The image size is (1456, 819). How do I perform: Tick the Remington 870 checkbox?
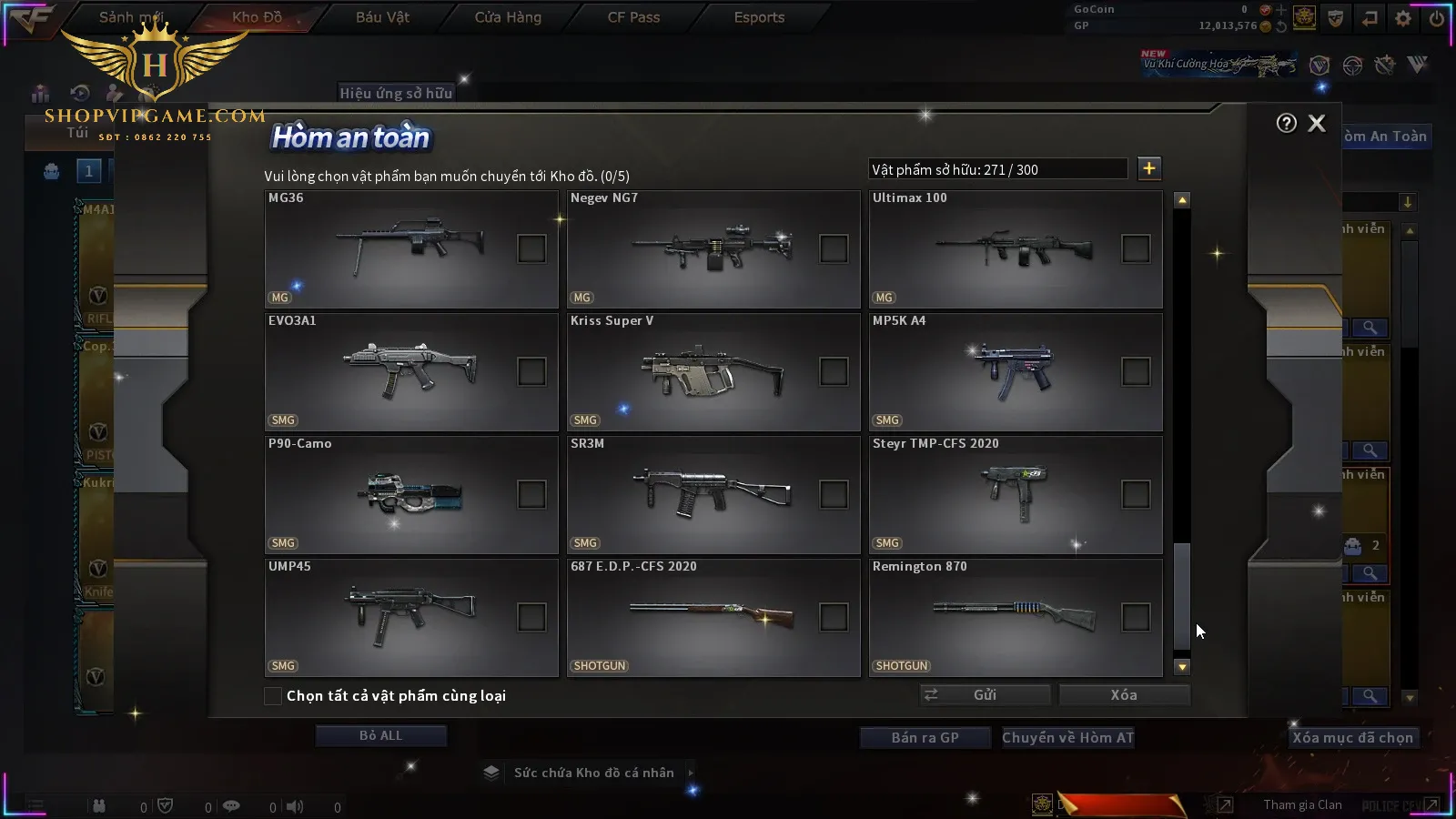coord(1136,617)
